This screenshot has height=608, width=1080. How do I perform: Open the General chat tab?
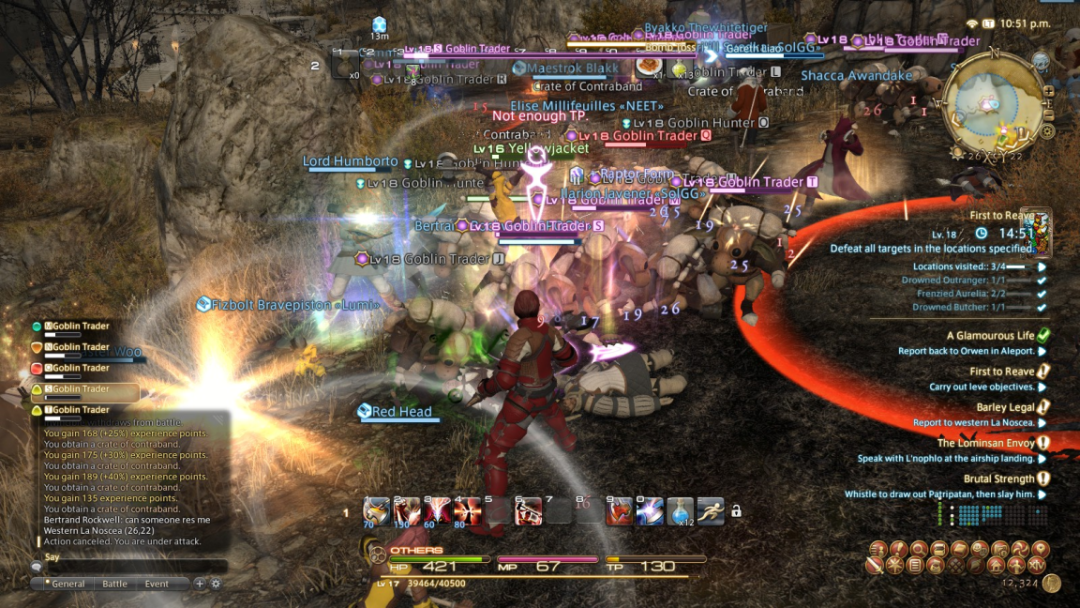(68, 584)
